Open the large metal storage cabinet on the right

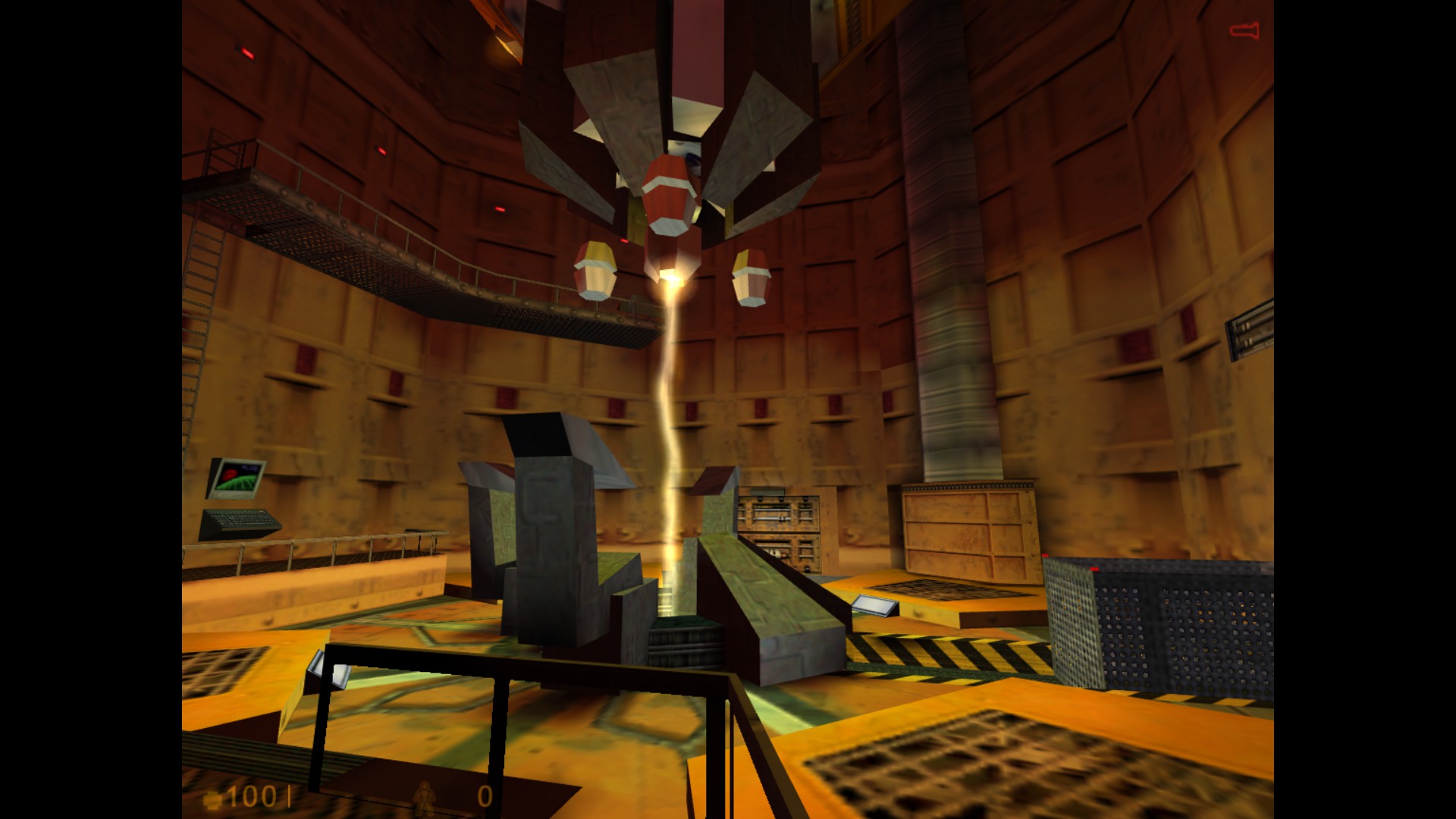coord(971,531)
